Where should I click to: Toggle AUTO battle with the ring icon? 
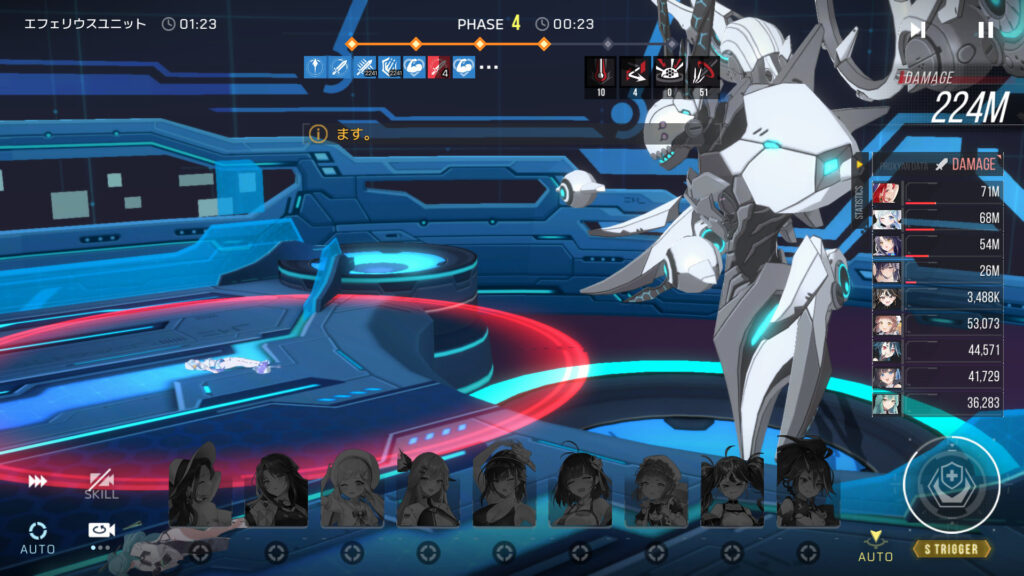click(38, 536)
